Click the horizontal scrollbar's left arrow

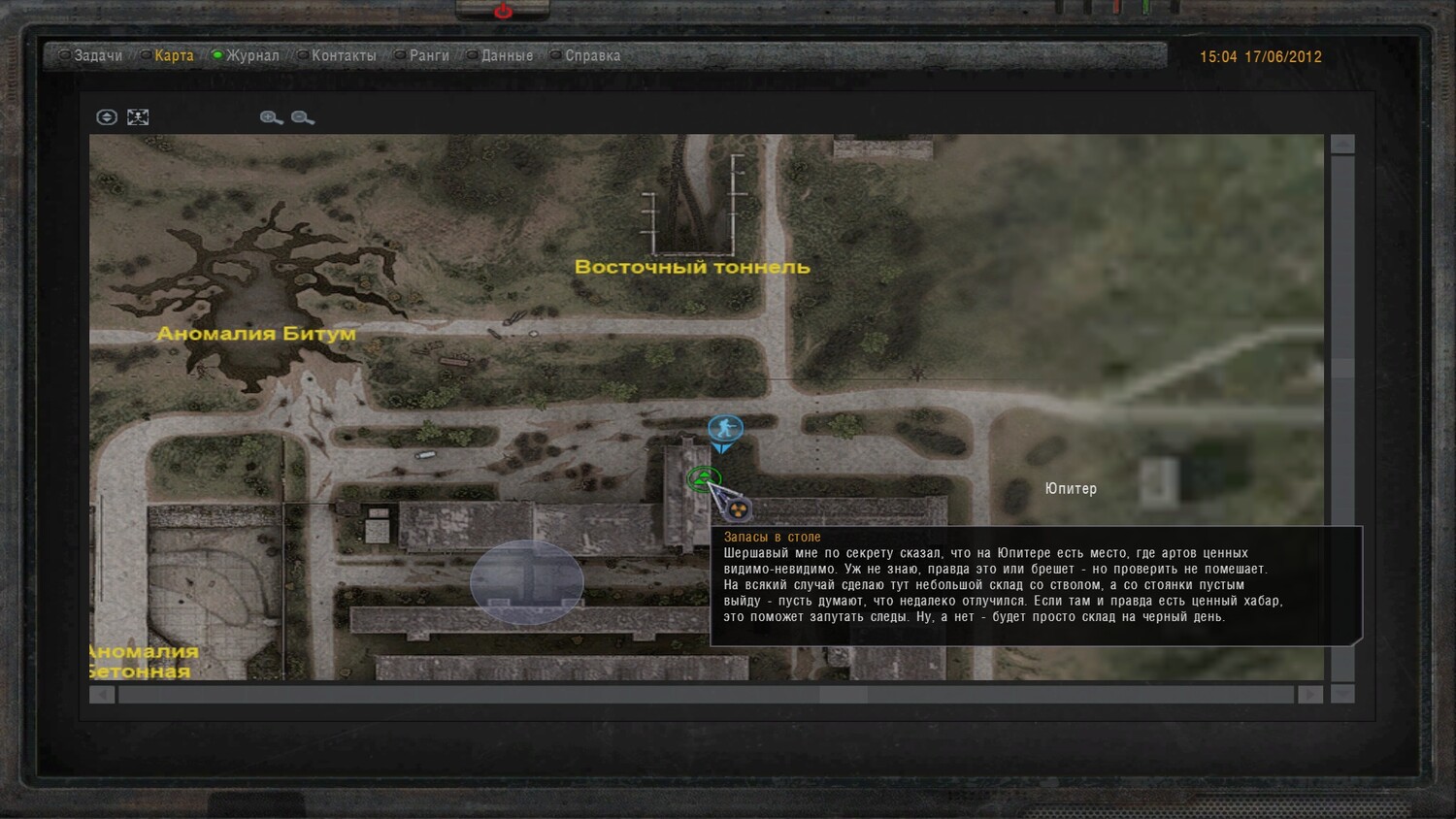[102, 695]
